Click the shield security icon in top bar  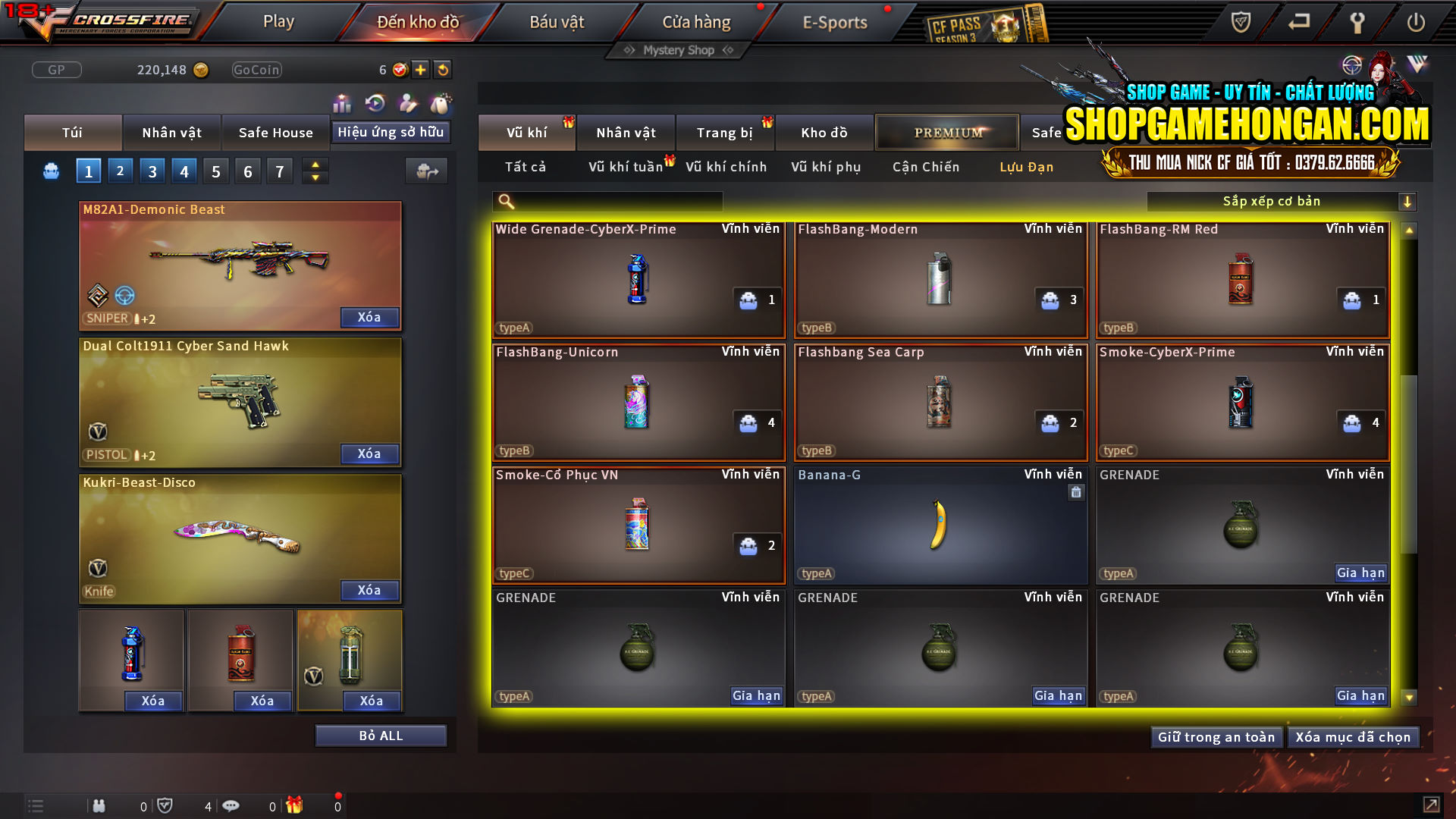[1239, 23]
